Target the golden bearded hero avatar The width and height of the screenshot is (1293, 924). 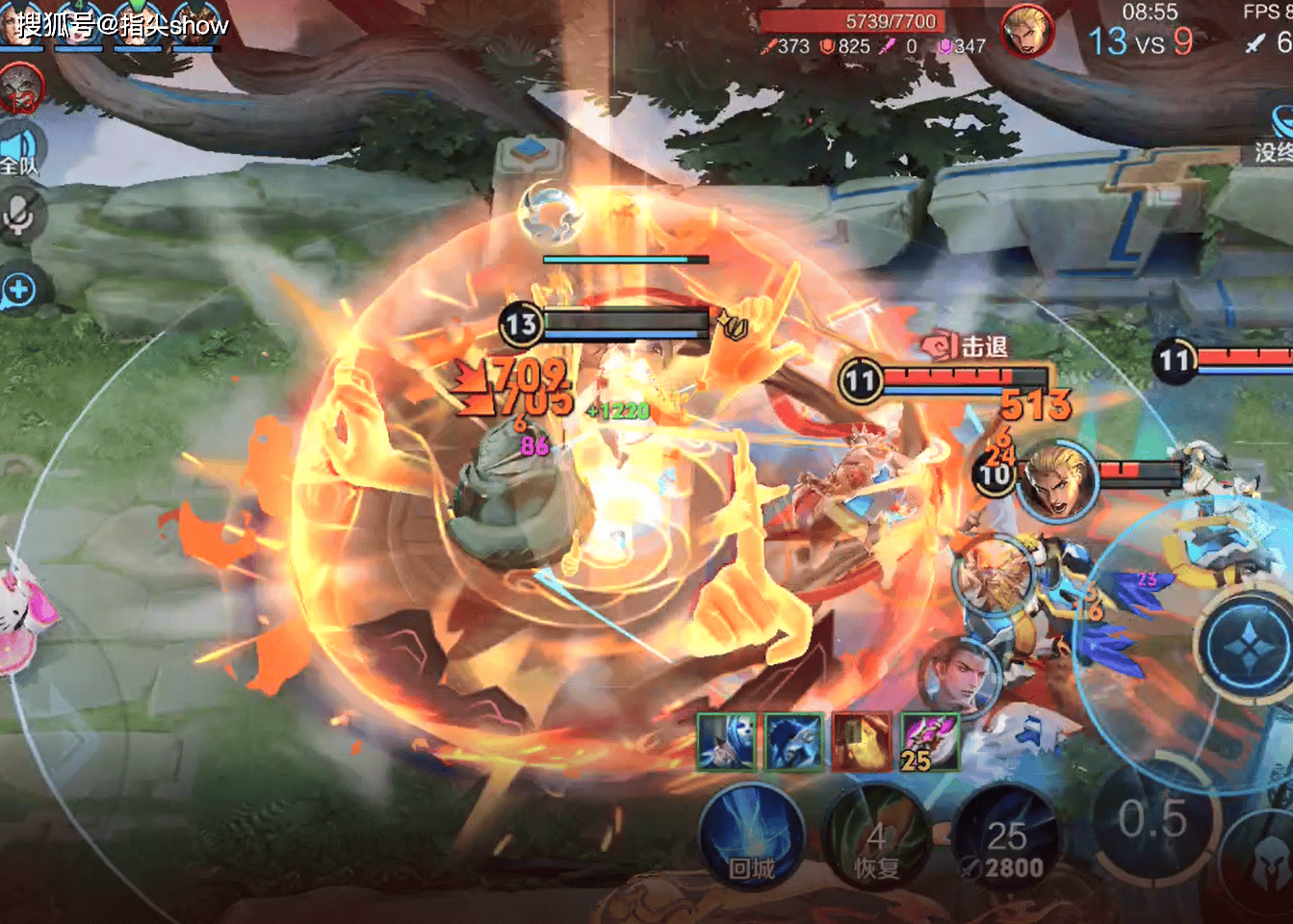[x=993, y=577]
